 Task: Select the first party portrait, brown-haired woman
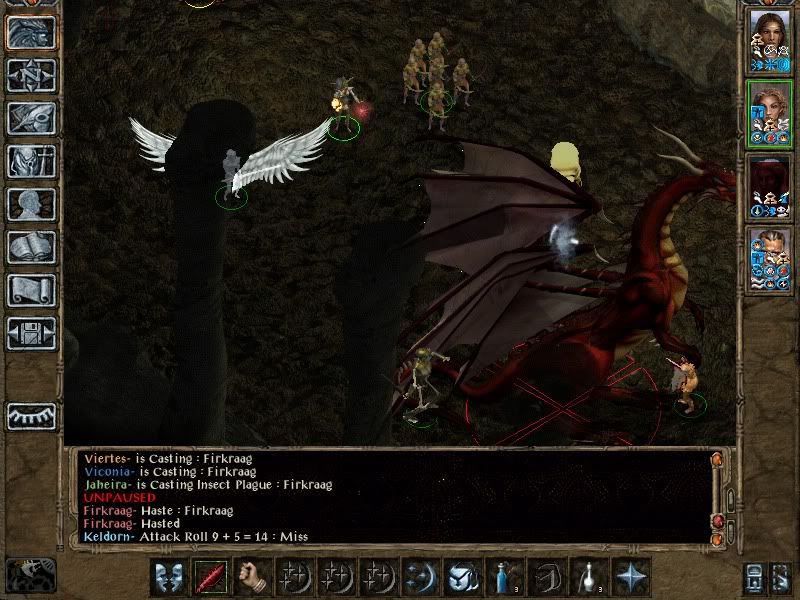tap(769, 42)
